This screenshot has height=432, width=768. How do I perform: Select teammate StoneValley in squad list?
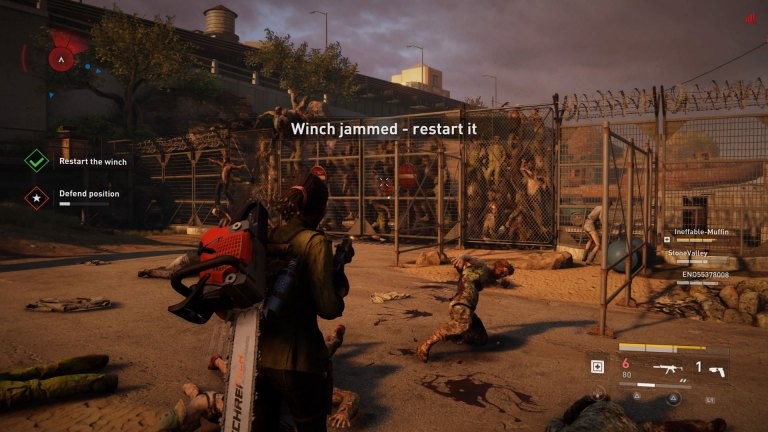[687, 253]
